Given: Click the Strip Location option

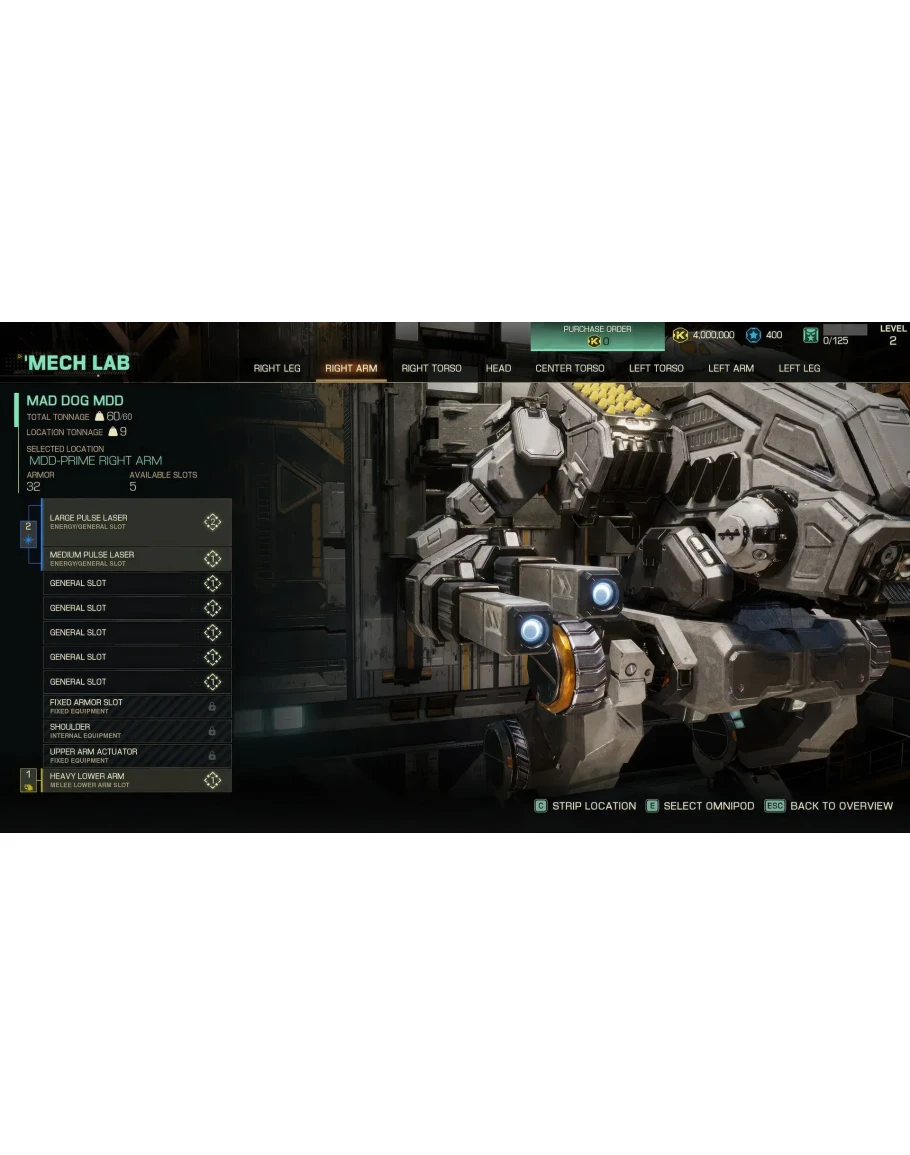Looking at the screenshot, I should click(585, 806).
